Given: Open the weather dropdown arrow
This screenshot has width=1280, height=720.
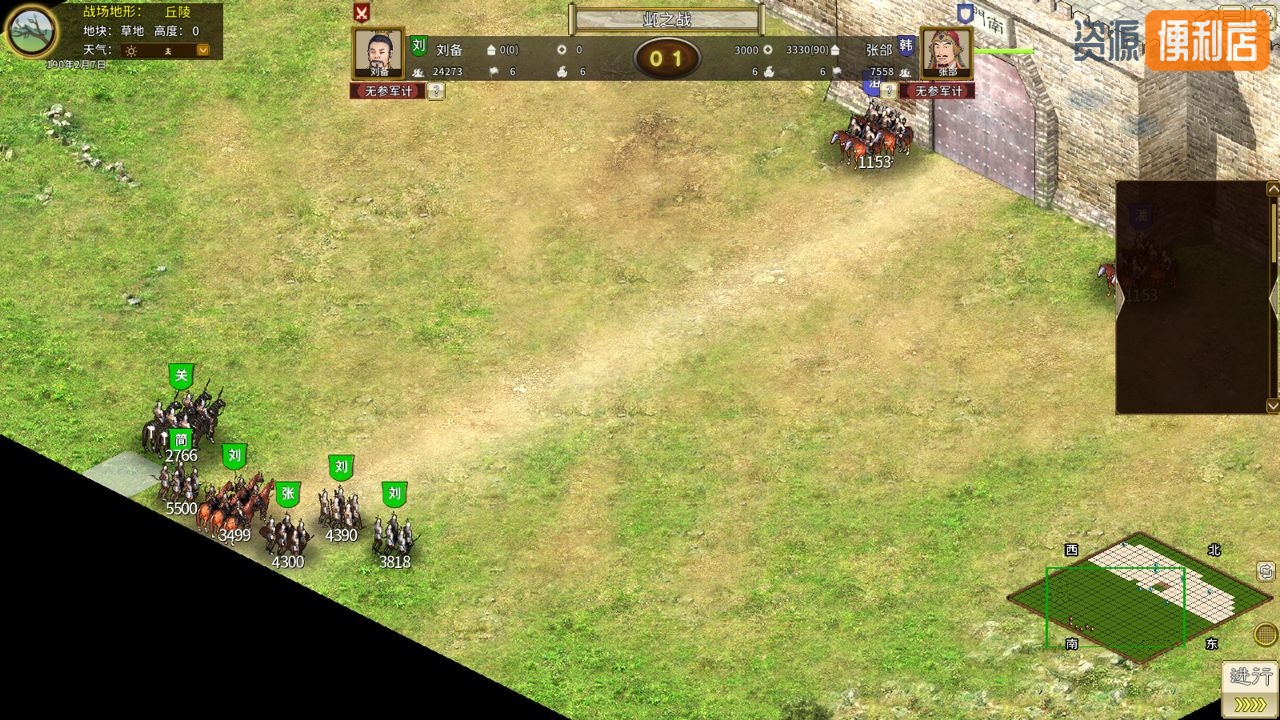Looking at the screenshot, I should pyautogui.click(x=203, y=50).
